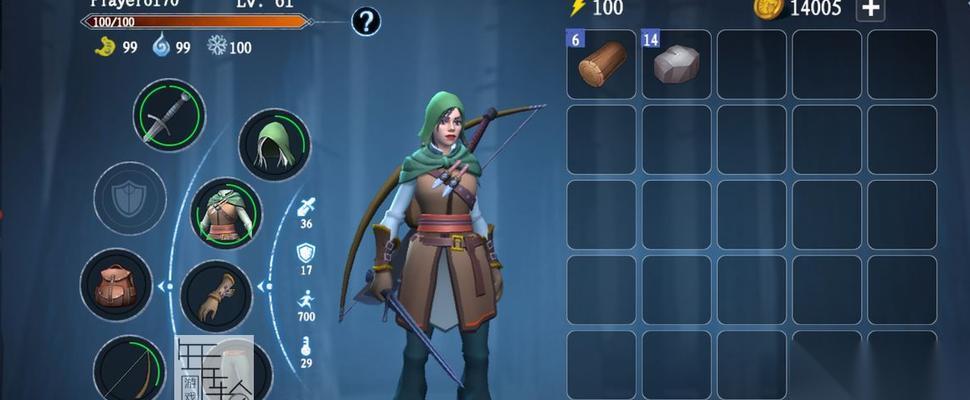Choose the equipped sword weapon slot
The height and width of the screenshot is (400, 970).
[x=169, y=115]
